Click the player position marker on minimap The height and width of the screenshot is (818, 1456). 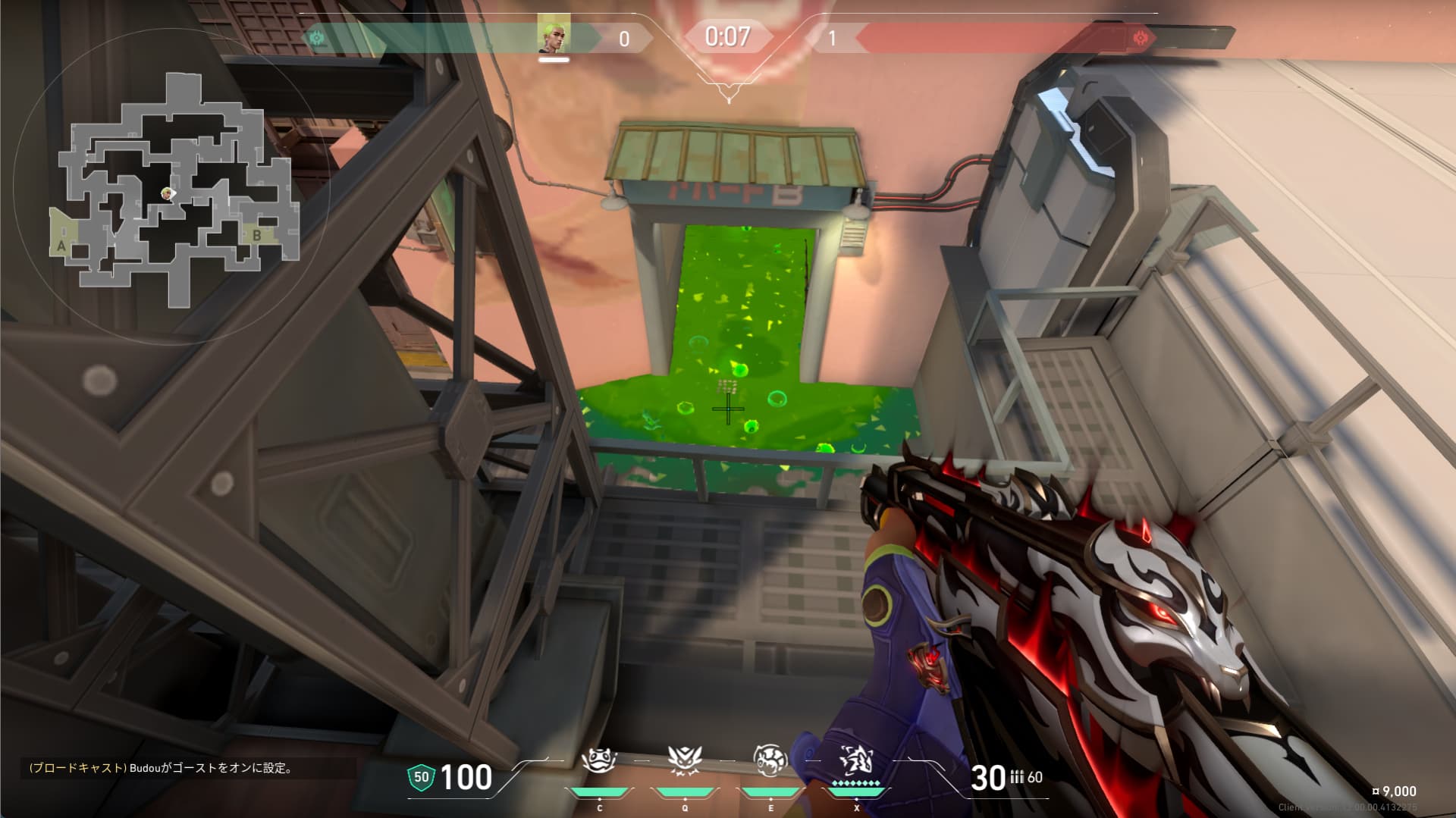click(168, 194)
